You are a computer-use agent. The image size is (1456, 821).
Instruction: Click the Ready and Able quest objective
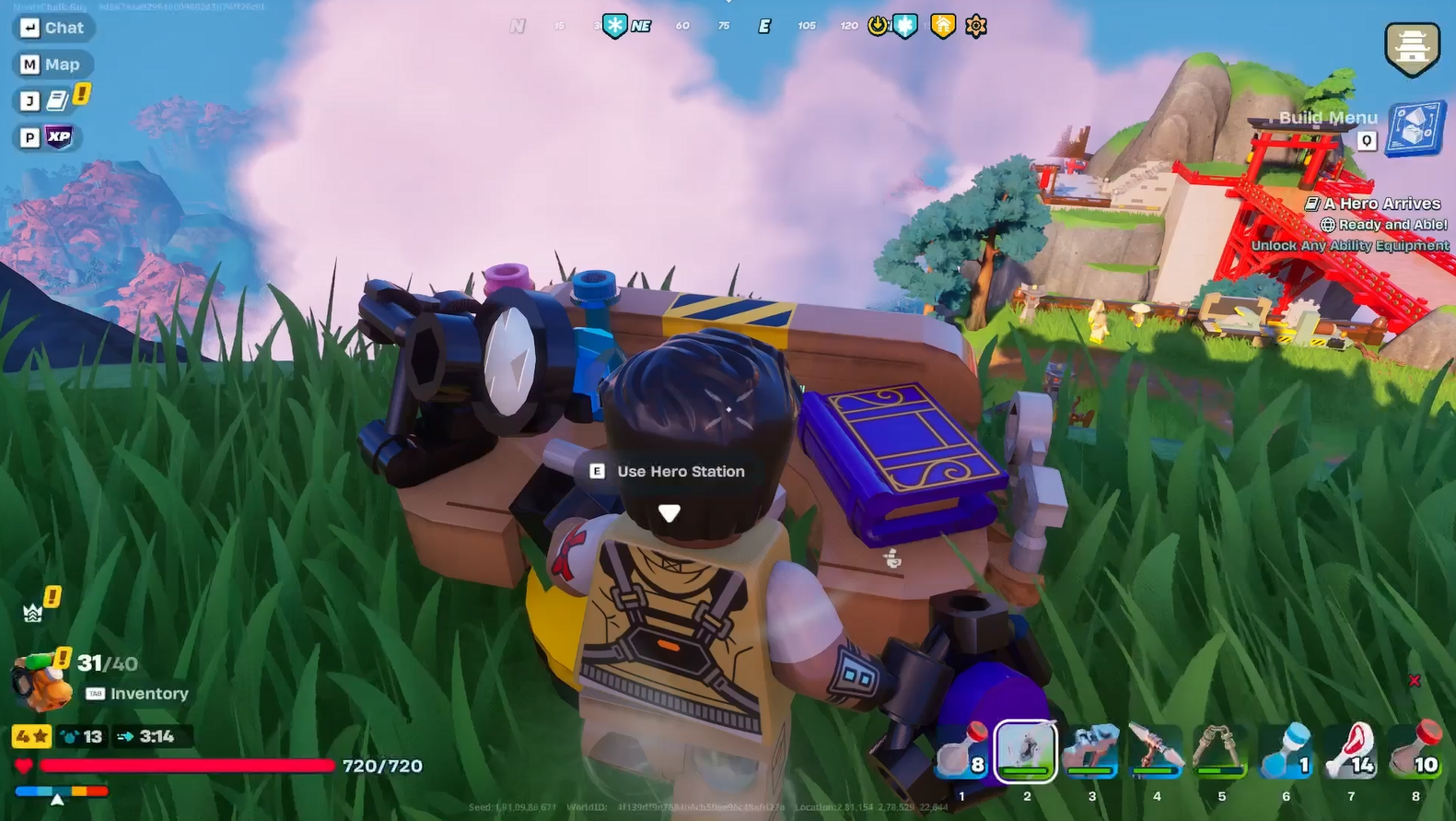(1384, 224)
